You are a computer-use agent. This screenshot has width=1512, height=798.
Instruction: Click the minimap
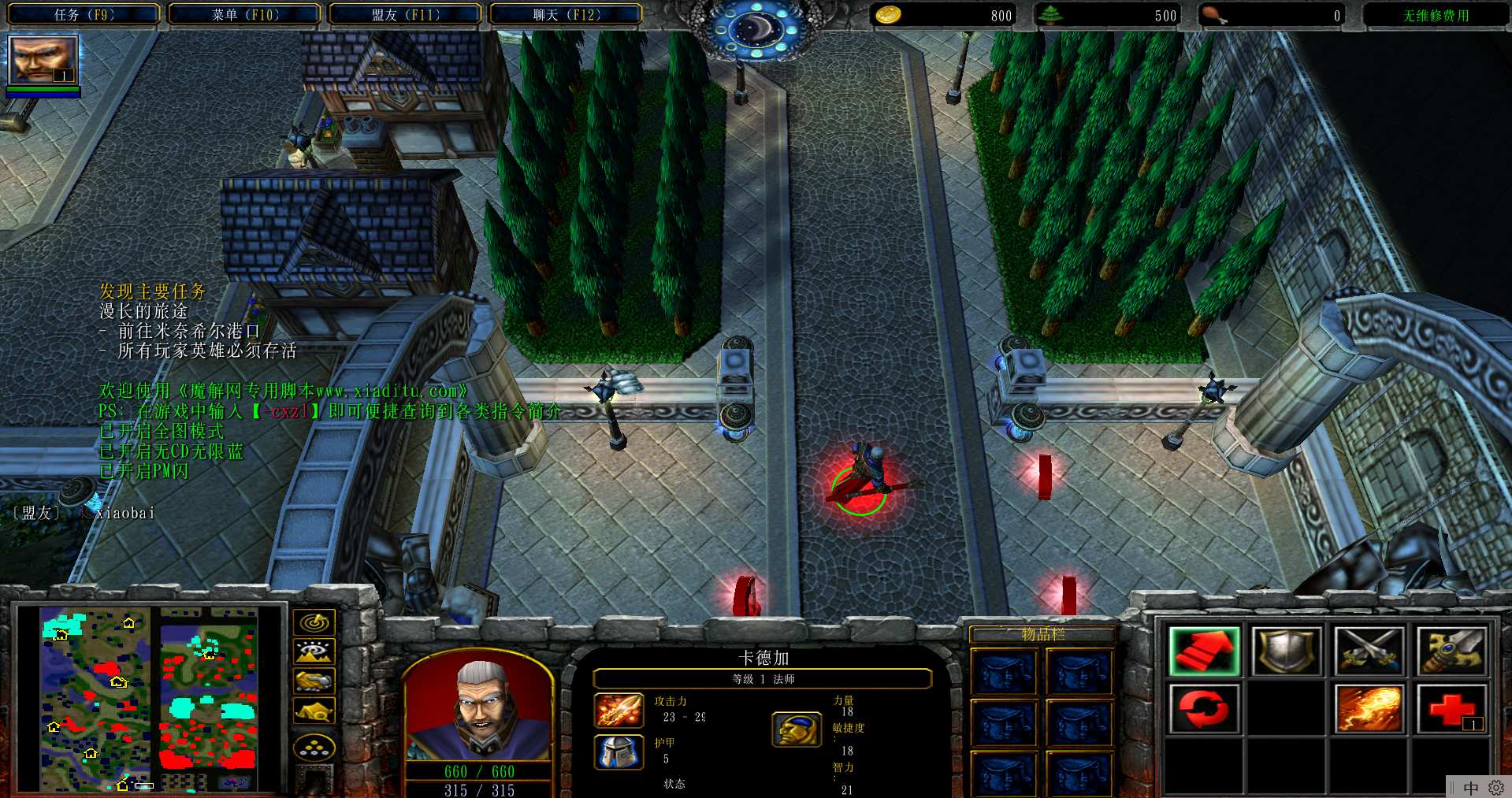149,698
